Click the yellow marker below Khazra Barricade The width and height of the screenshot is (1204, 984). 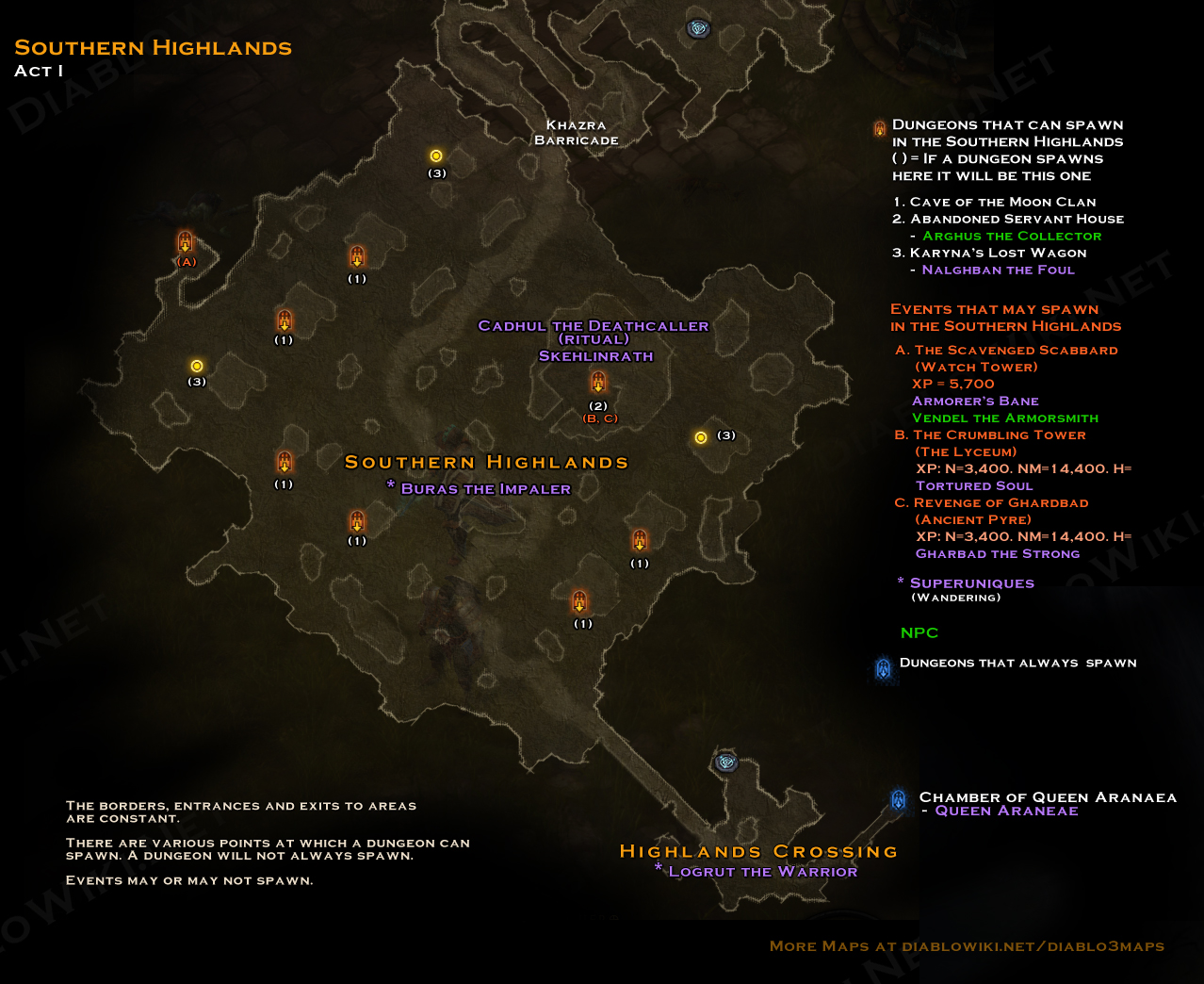click(x=436, y=156)
